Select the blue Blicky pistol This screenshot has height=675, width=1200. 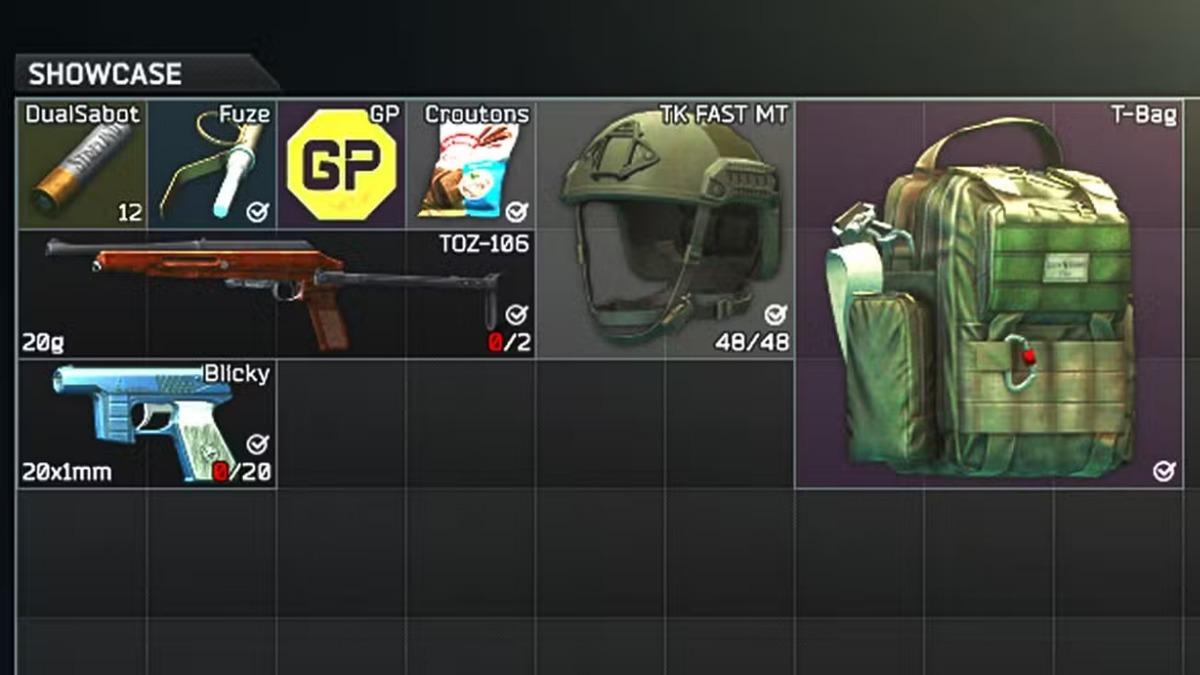146,424
